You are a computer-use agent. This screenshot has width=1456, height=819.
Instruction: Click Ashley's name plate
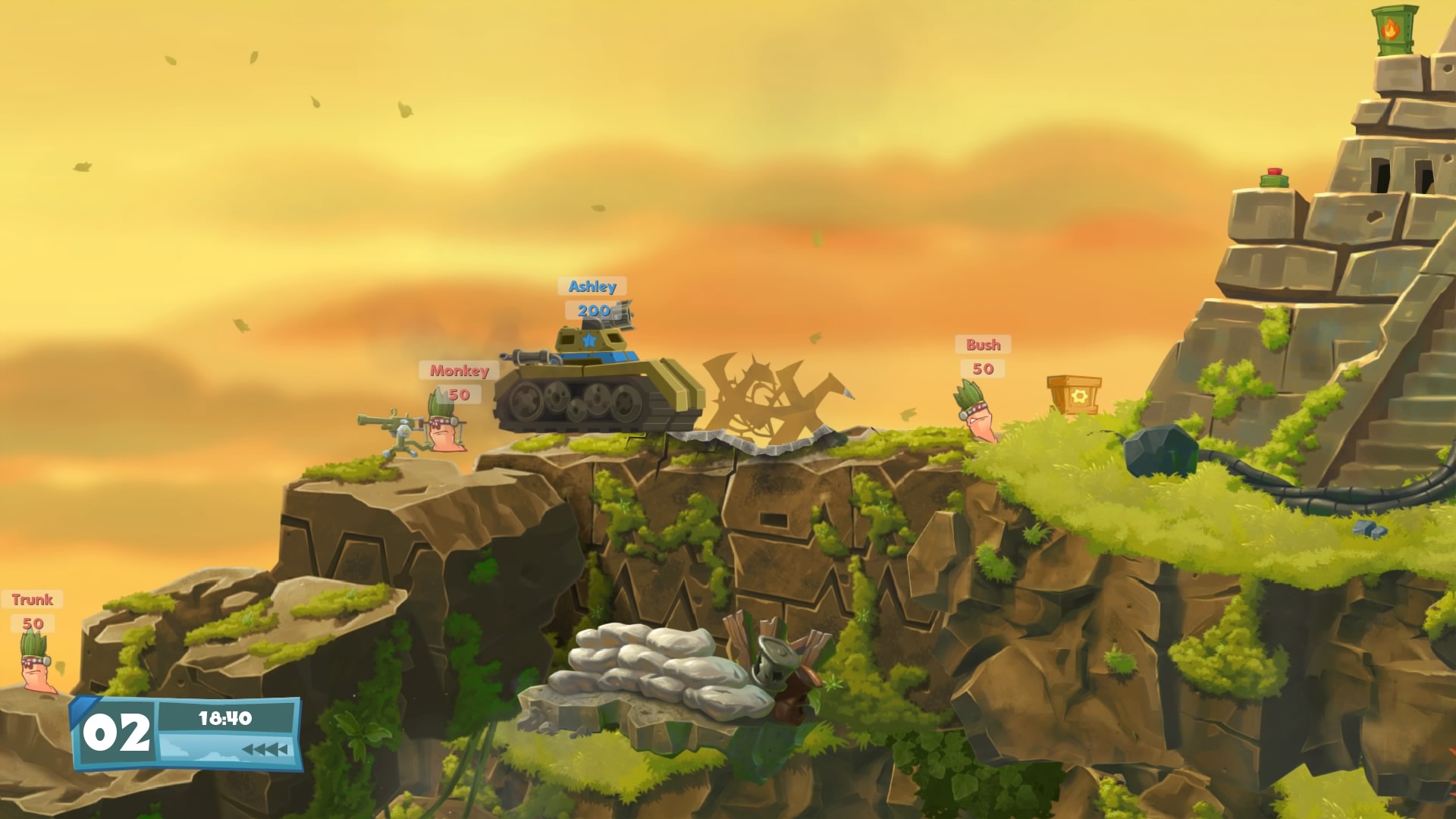tap(592, 287)
